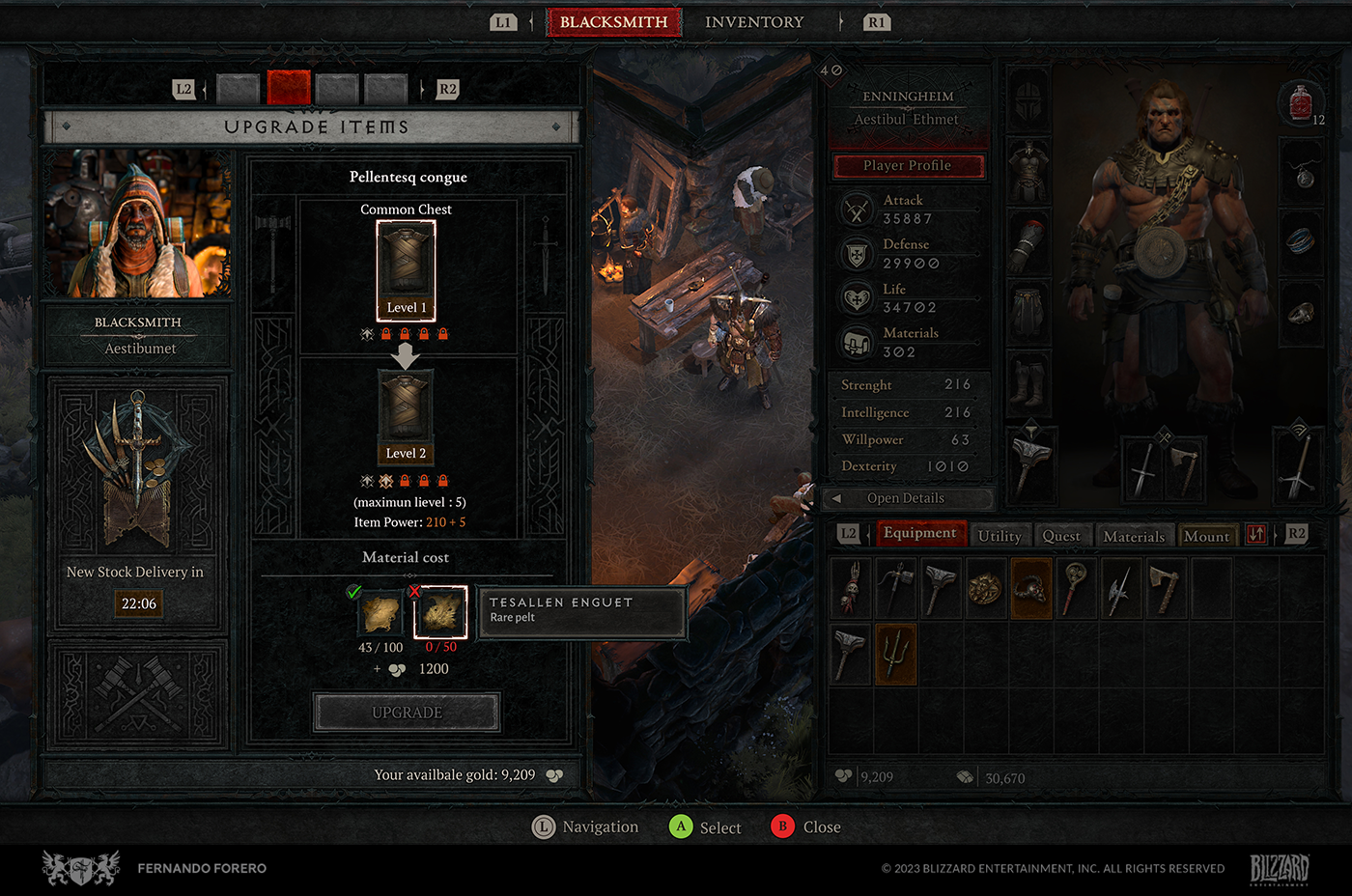Show the Quest items tab
Viewport: 1352px width, 896px height.
point(1060,536)
